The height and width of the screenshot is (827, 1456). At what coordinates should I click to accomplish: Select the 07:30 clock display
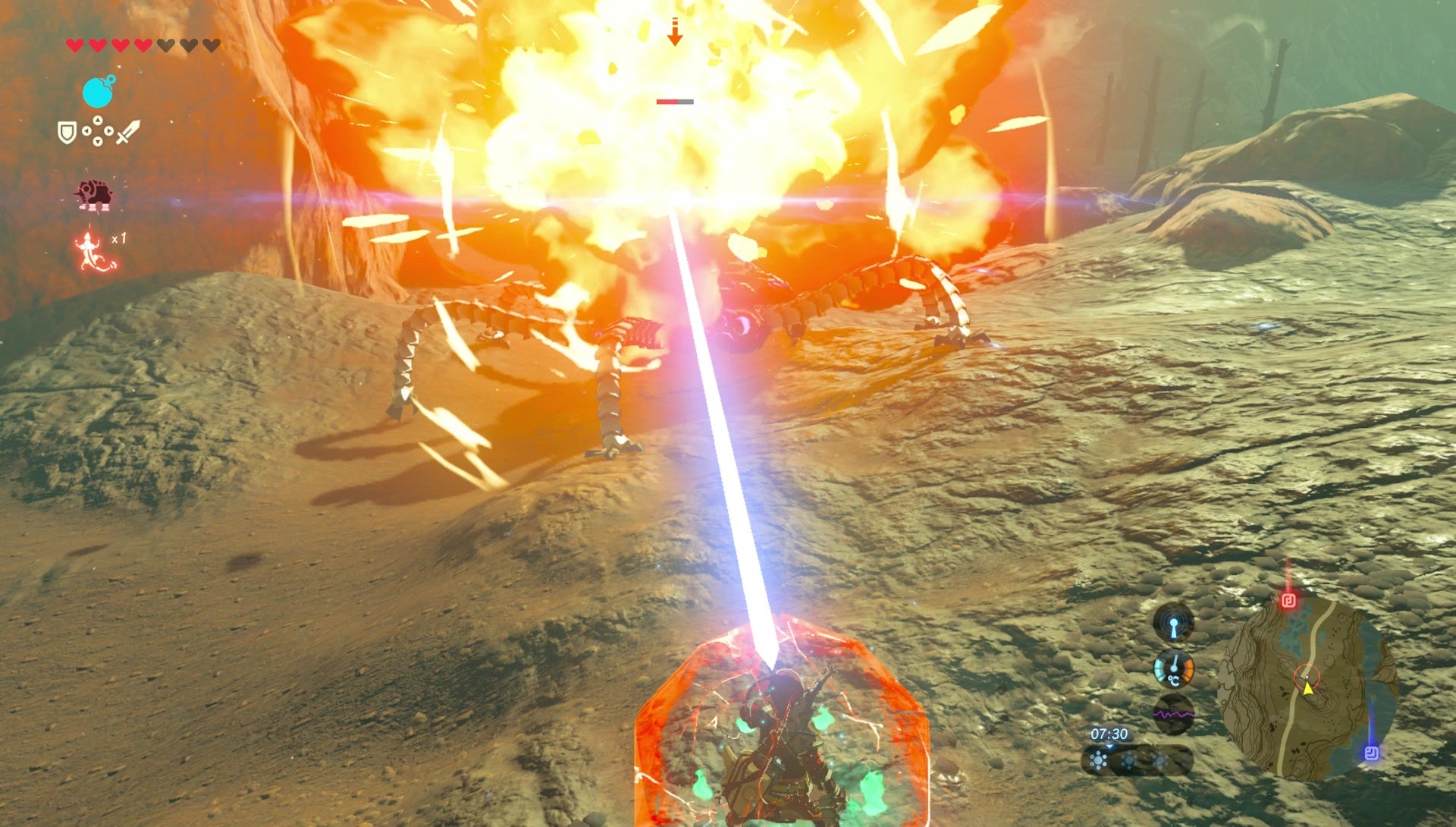pos(1110,734)
